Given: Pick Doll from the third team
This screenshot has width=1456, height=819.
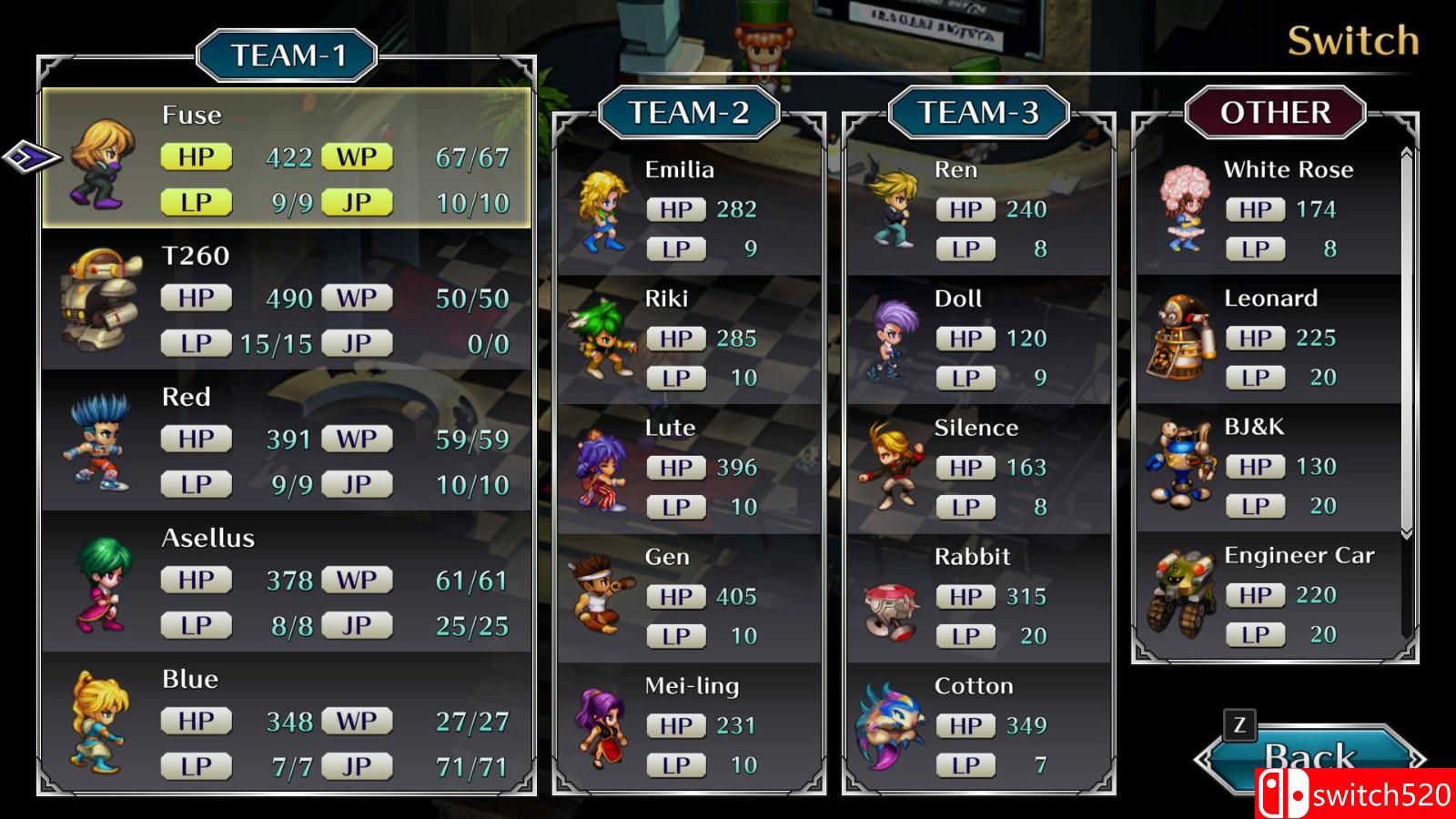Looking at the screenshot, I should click(978, 339).
